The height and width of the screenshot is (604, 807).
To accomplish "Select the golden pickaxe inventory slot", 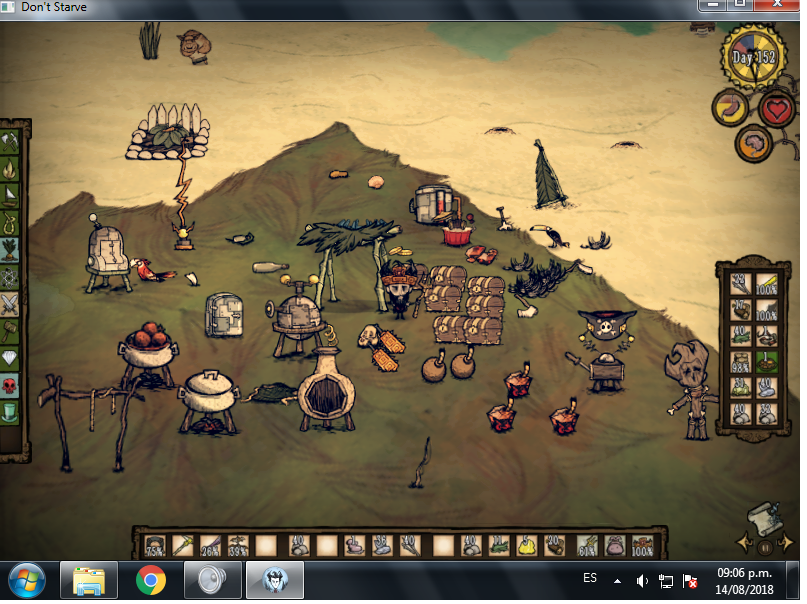I will [182, 546].
